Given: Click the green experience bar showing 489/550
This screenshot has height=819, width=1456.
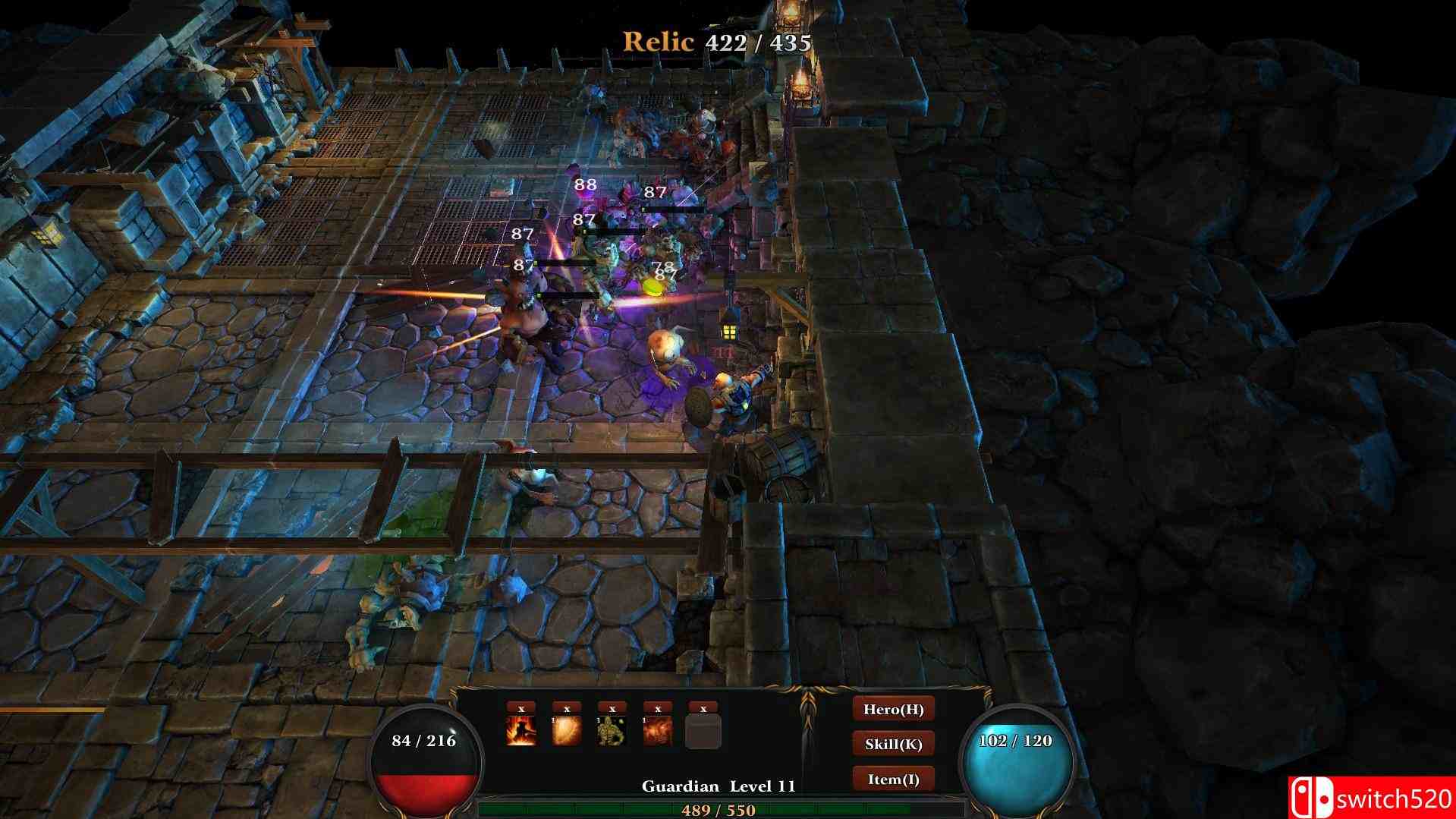Looking at the screenshot, I should 718,811.
